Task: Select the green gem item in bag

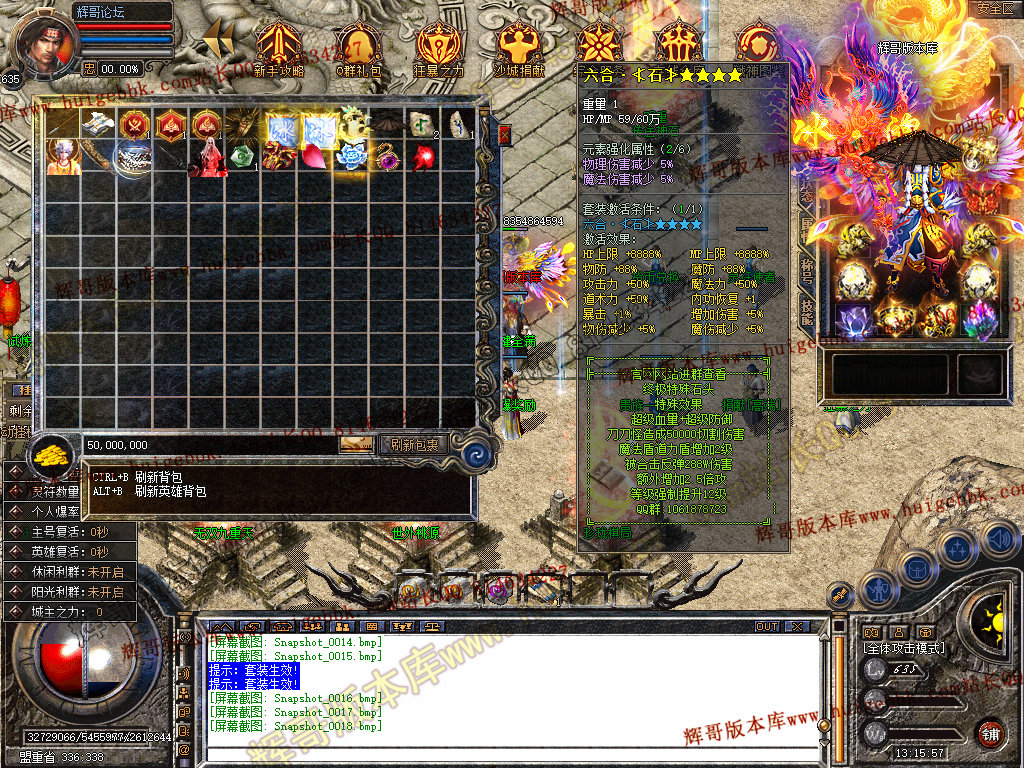Action: (243, 158)
